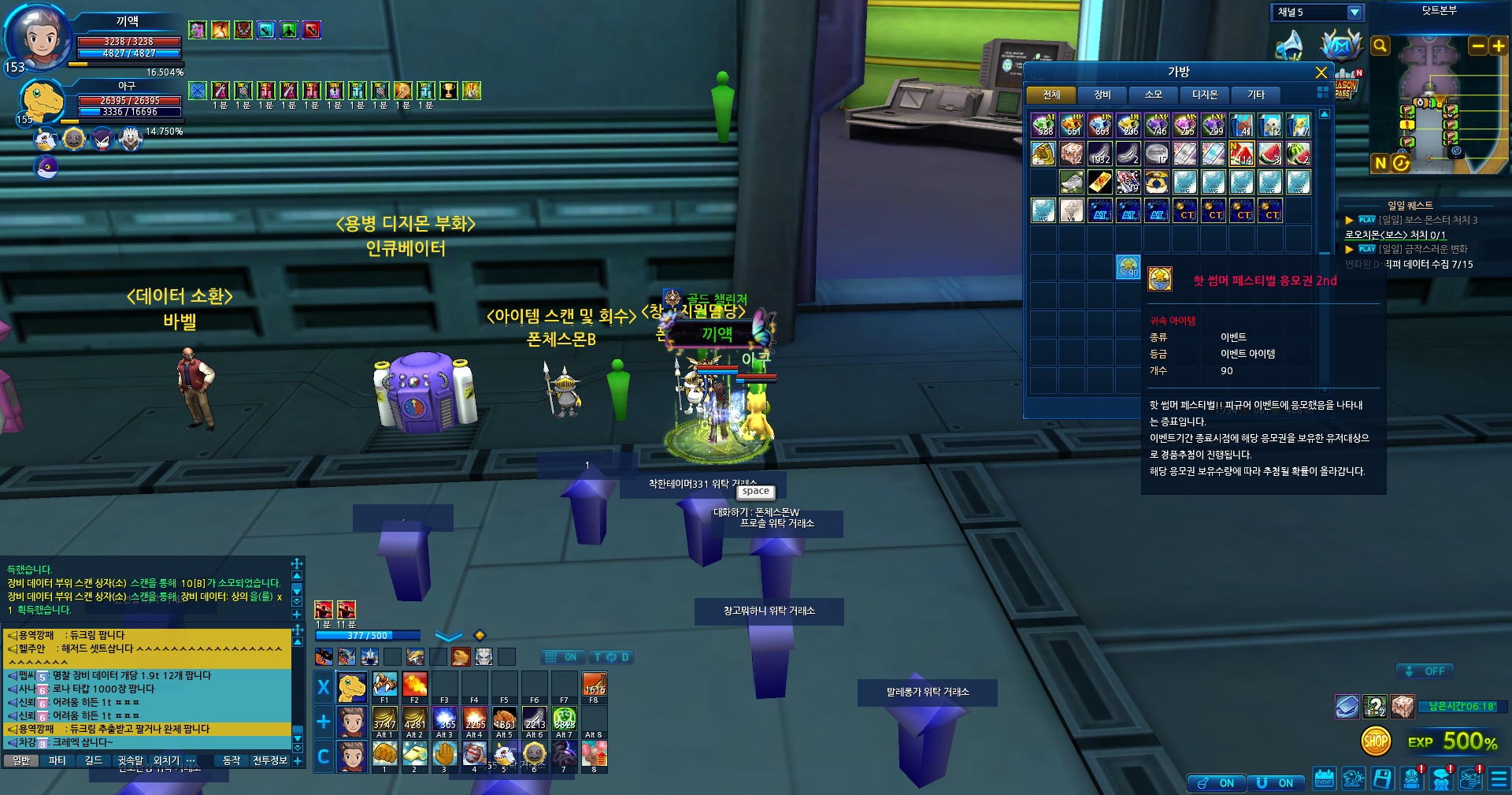Open the 디지몬 inventory tab
Screen dimensions: 1512x795
(x=1204, y=95)
